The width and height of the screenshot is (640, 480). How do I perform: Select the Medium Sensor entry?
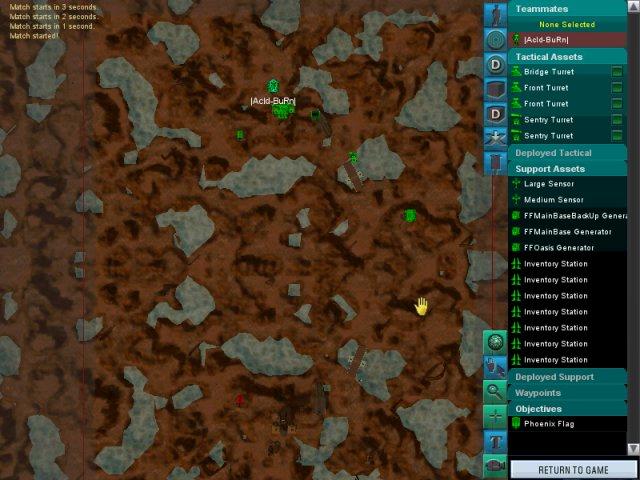[553, 200]
